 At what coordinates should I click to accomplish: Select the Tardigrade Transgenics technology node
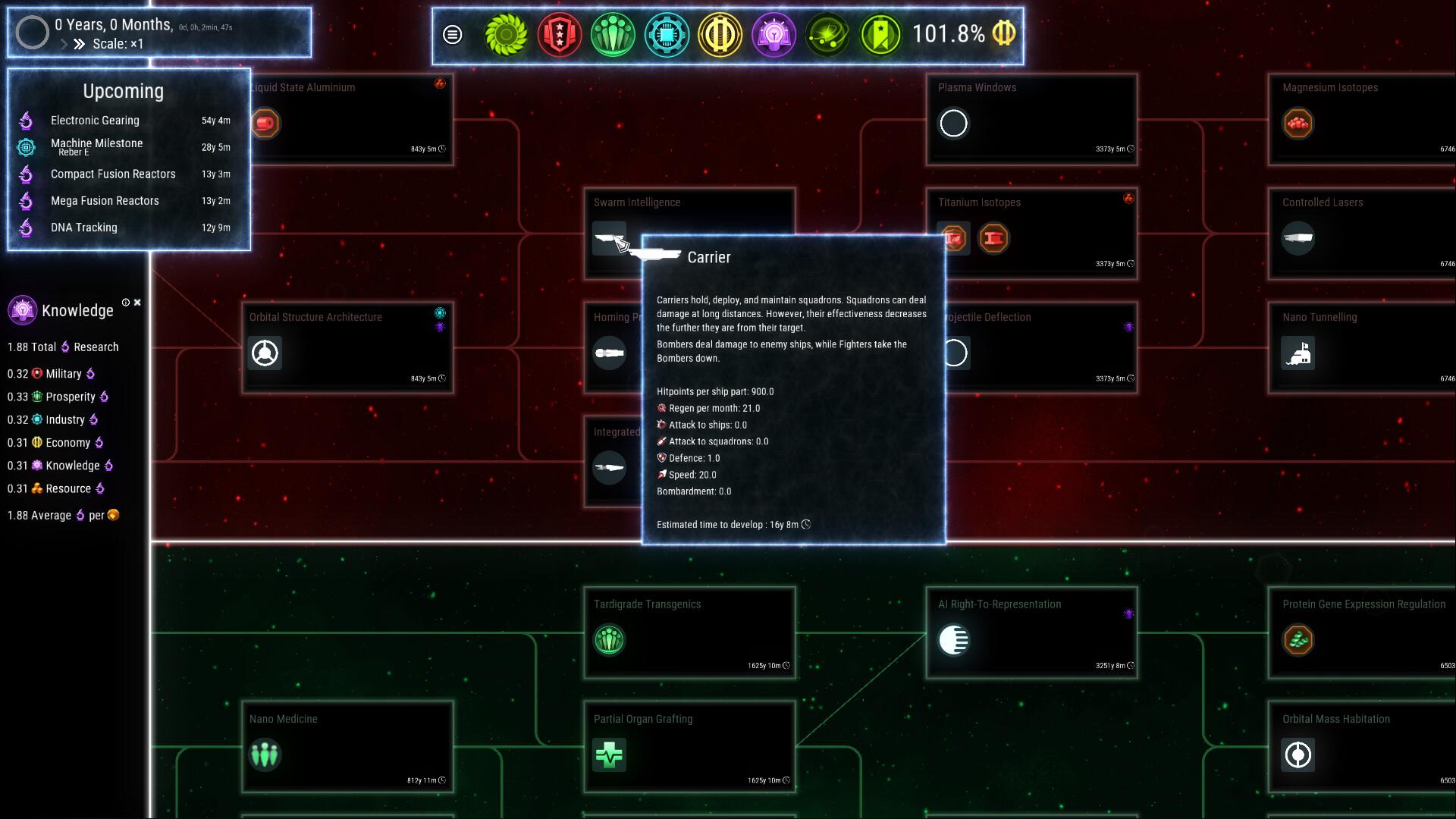[x=689, y=632]
